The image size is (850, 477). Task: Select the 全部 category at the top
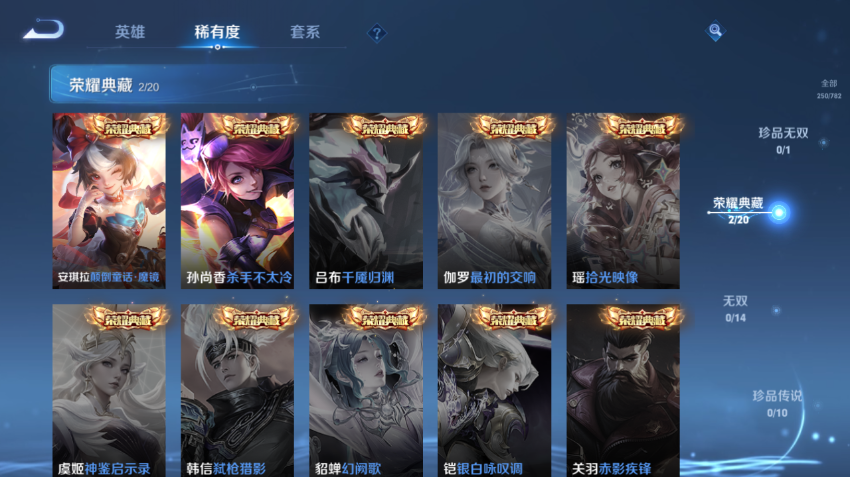click(829, 89)
